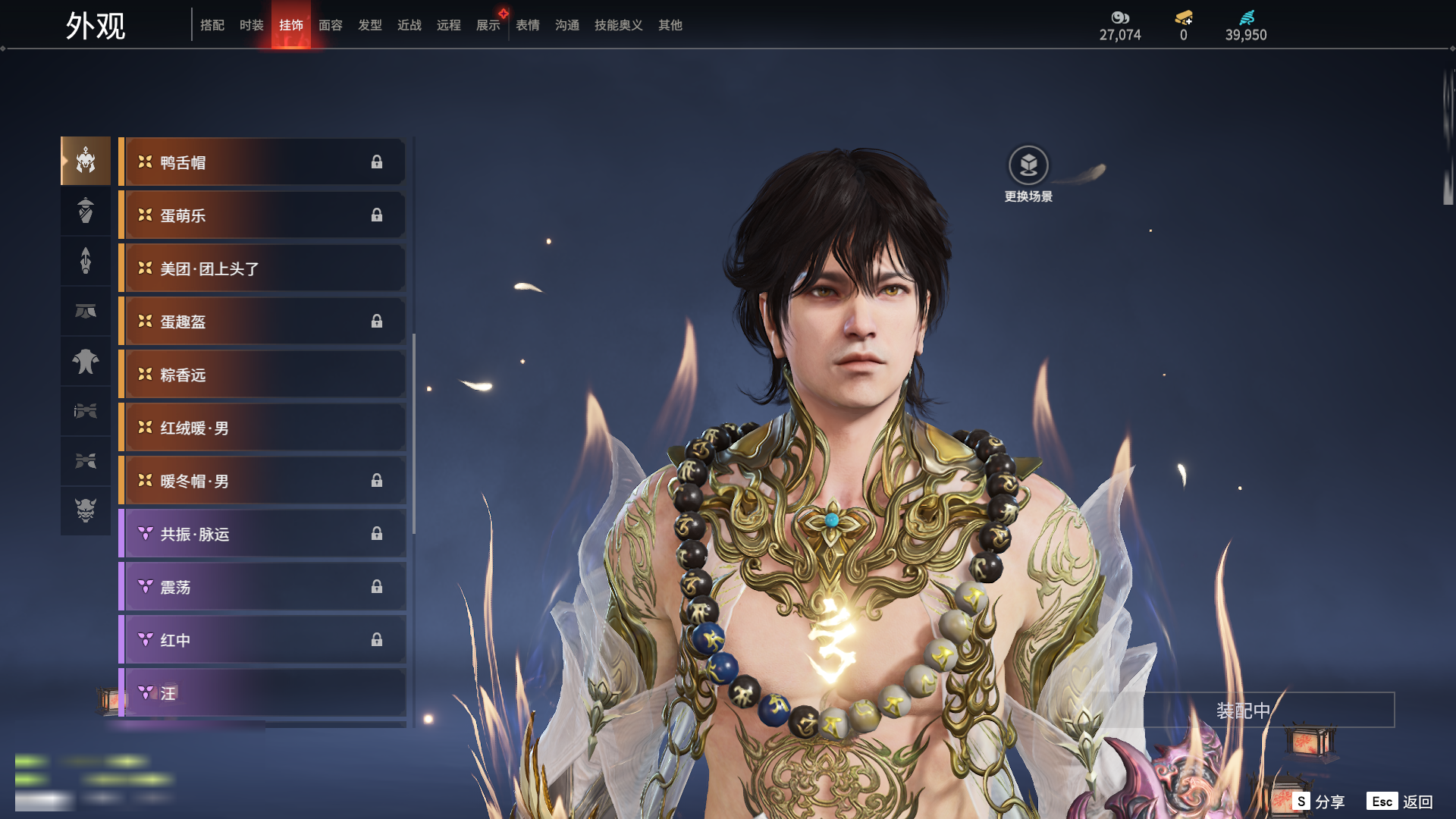The height and width of the screenshot is (819, 1456).
Task: Choose the 鸭舌帽 accessory
Action: (x=262, y=162)
